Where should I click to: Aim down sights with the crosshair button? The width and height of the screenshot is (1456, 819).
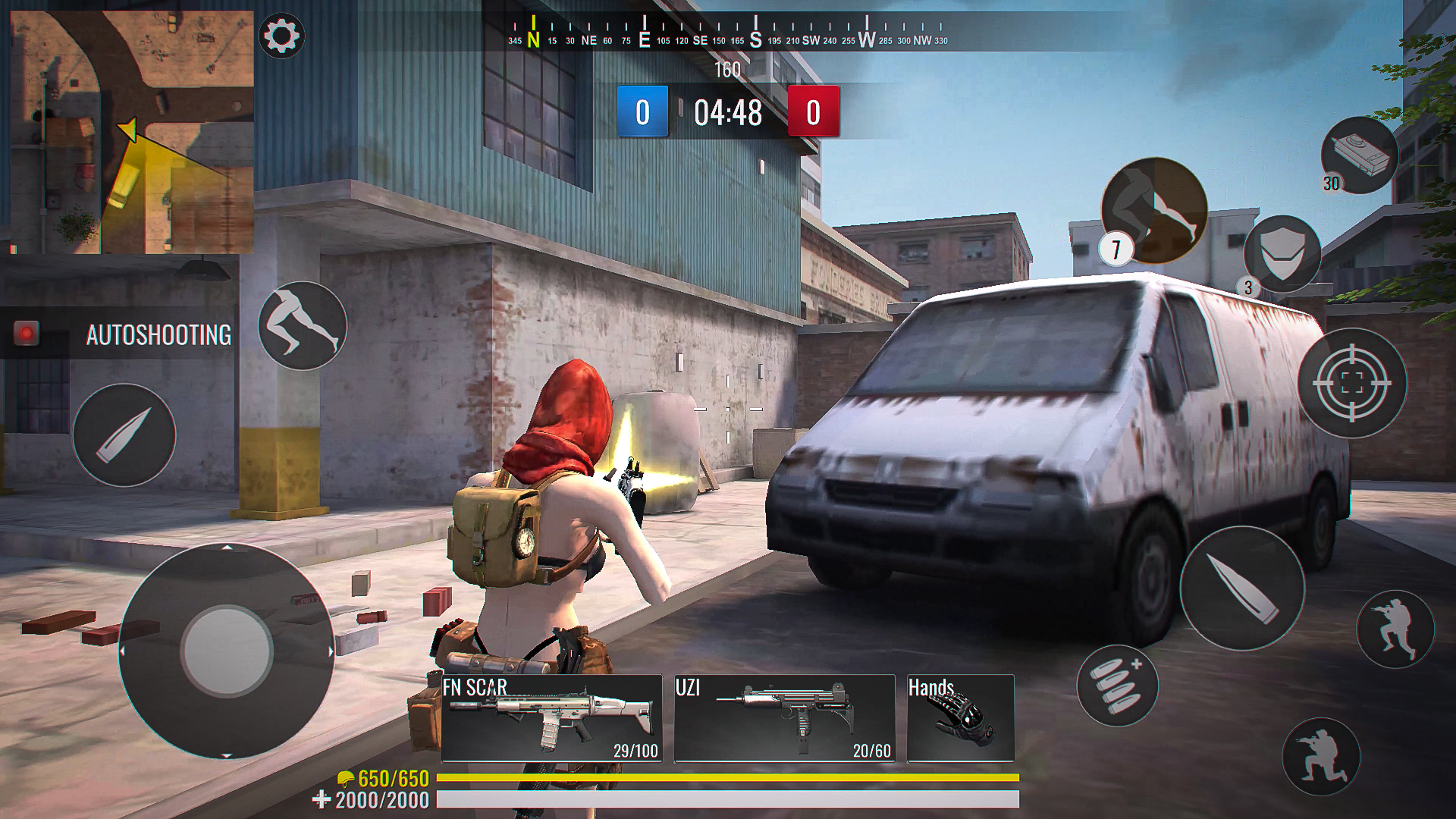(x=1351, y=383)
